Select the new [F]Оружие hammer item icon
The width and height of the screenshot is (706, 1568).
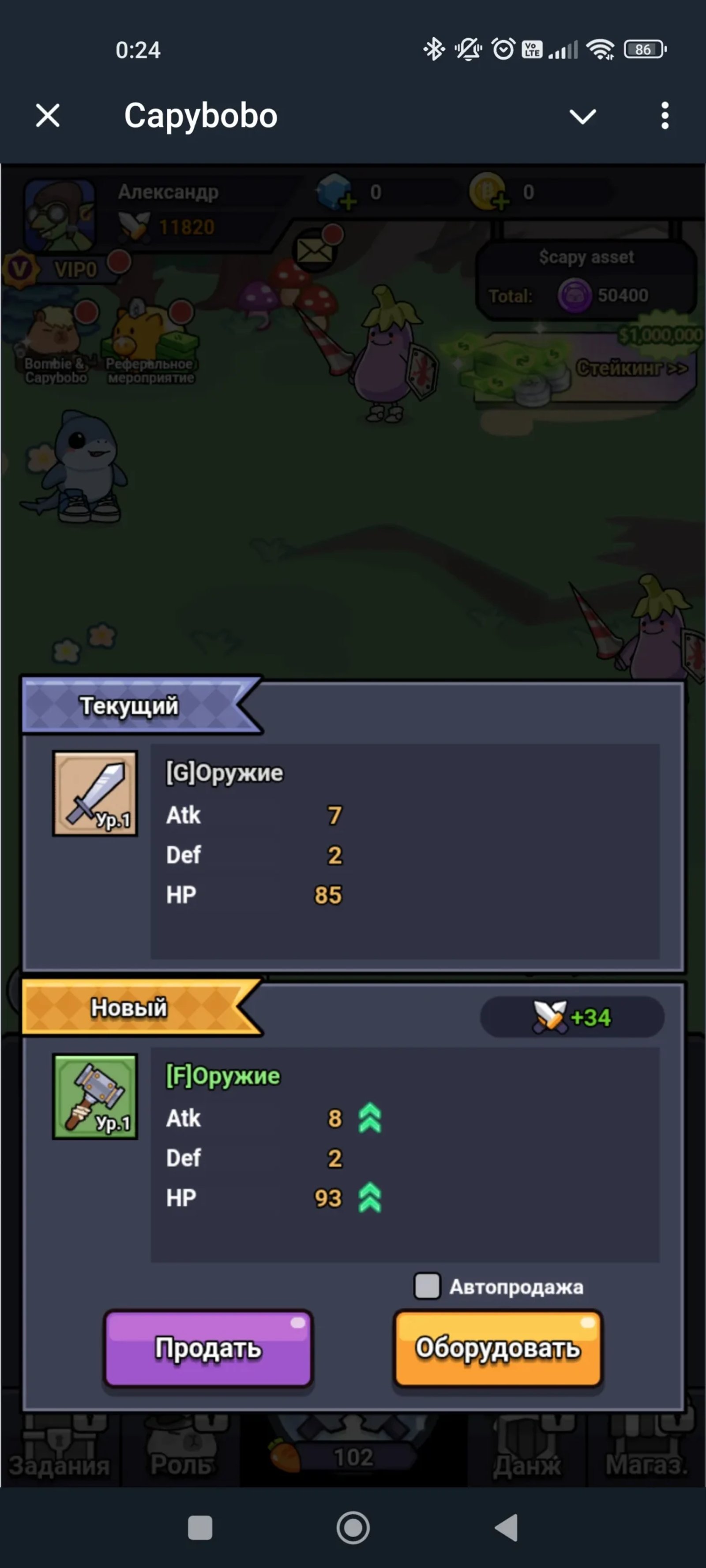(x=95, y=1096)
